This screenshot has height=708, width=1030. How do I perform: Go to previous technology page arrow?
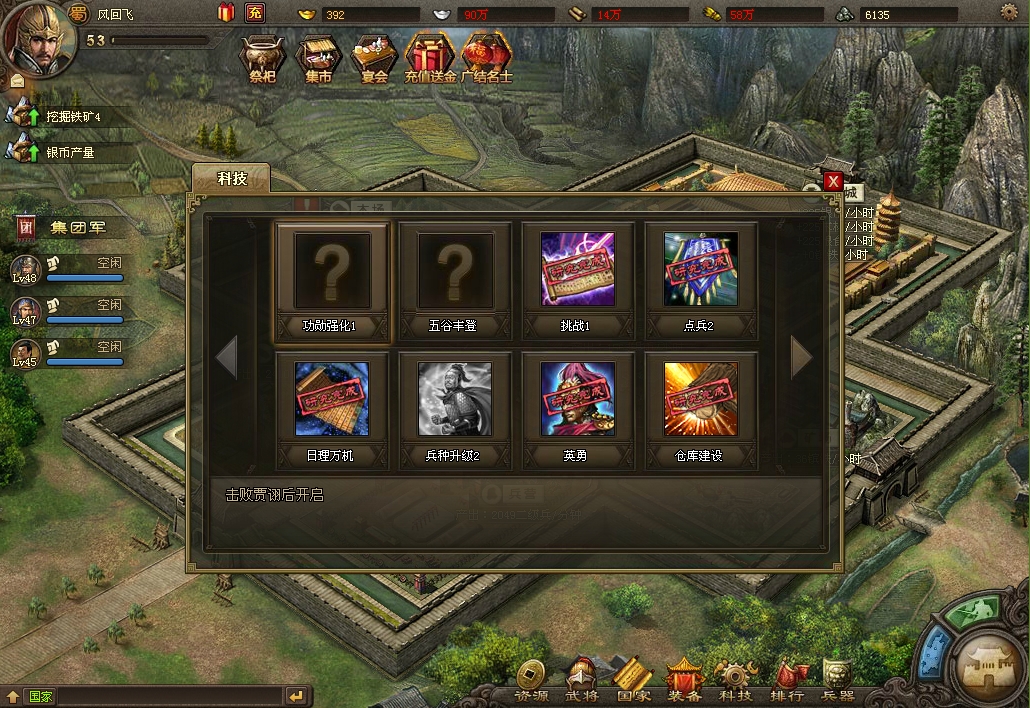pos(226,357)
